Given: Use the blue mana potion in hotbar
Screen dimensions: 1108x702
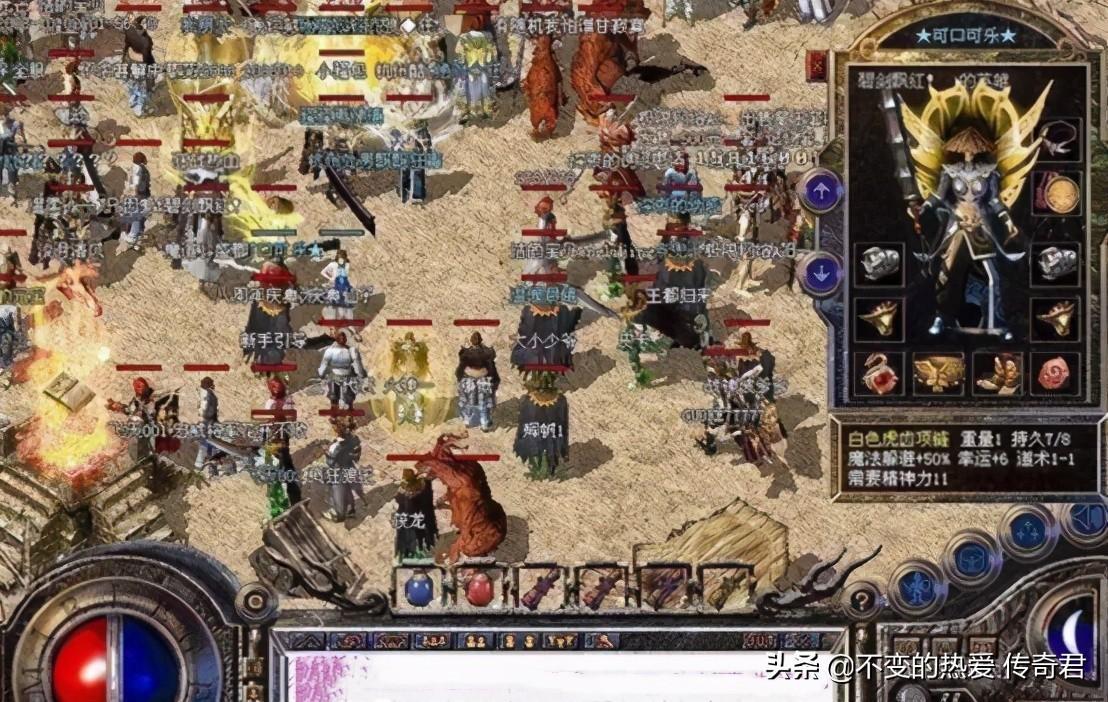Looking at the screenshot, I should (x=419, y=588).
